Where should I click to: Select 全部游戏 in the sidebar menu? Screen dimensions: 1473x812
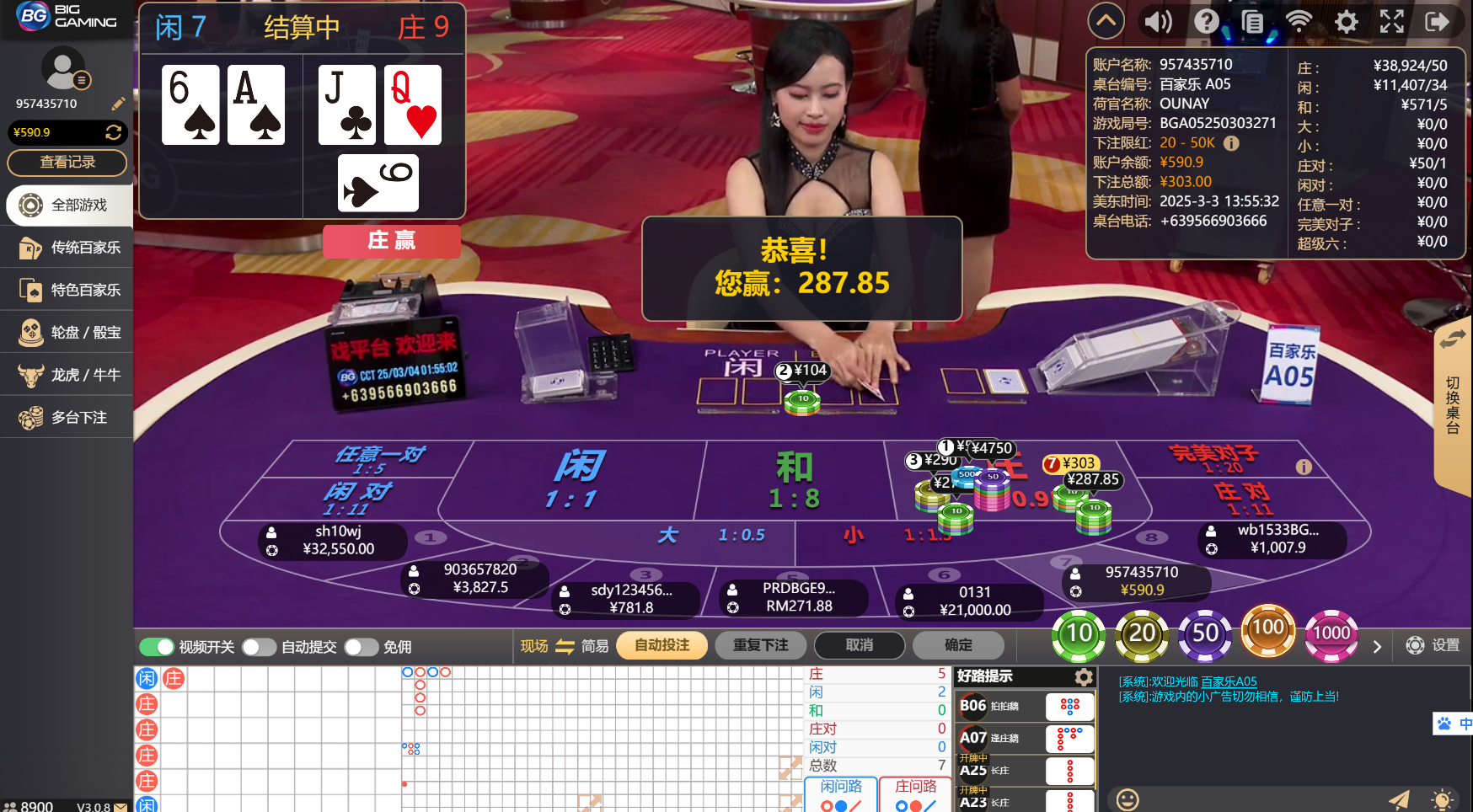(x=66, y=206)
